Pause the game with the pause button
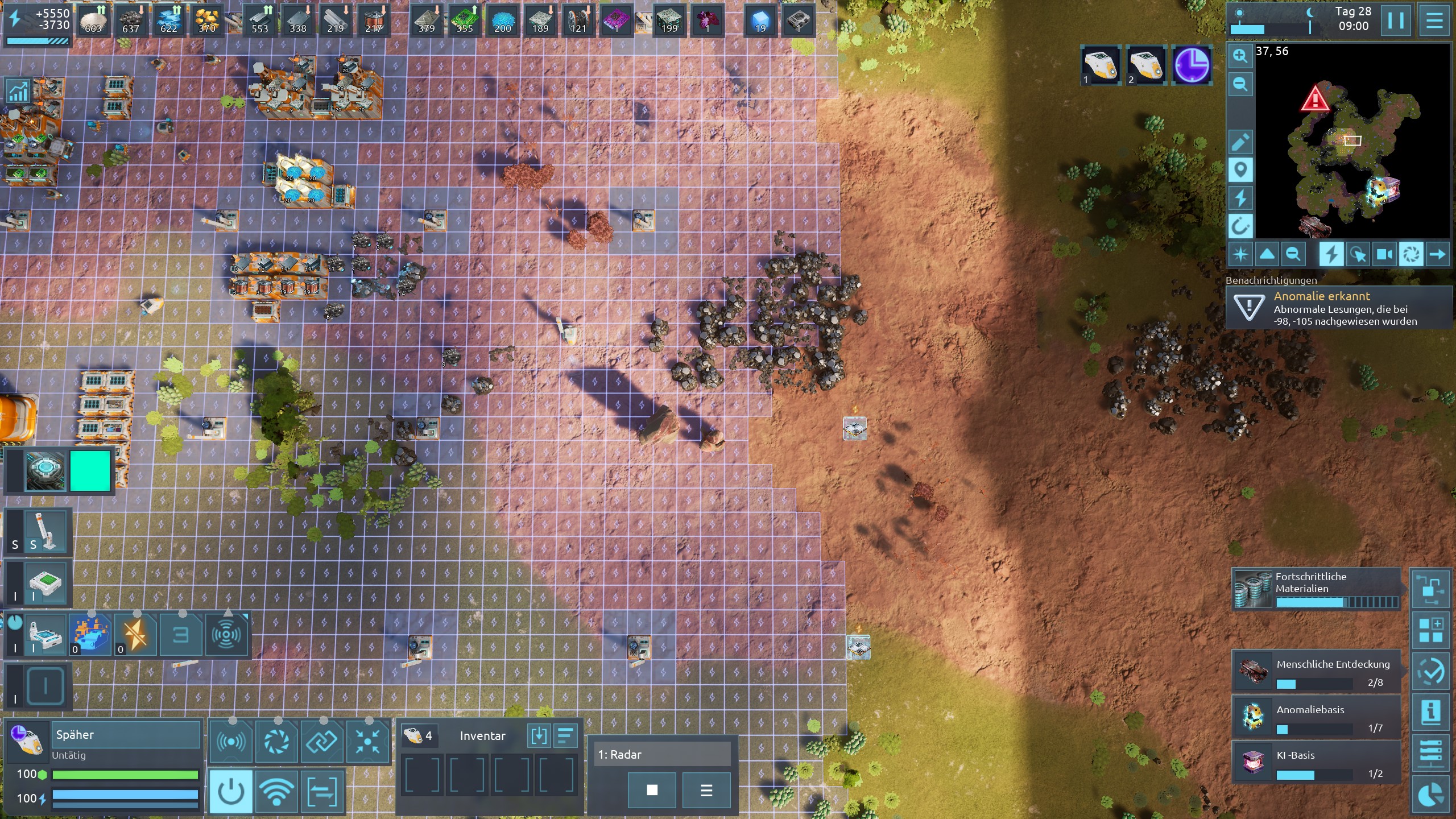The image size is (1456, 819). [x=1396, y=20]
